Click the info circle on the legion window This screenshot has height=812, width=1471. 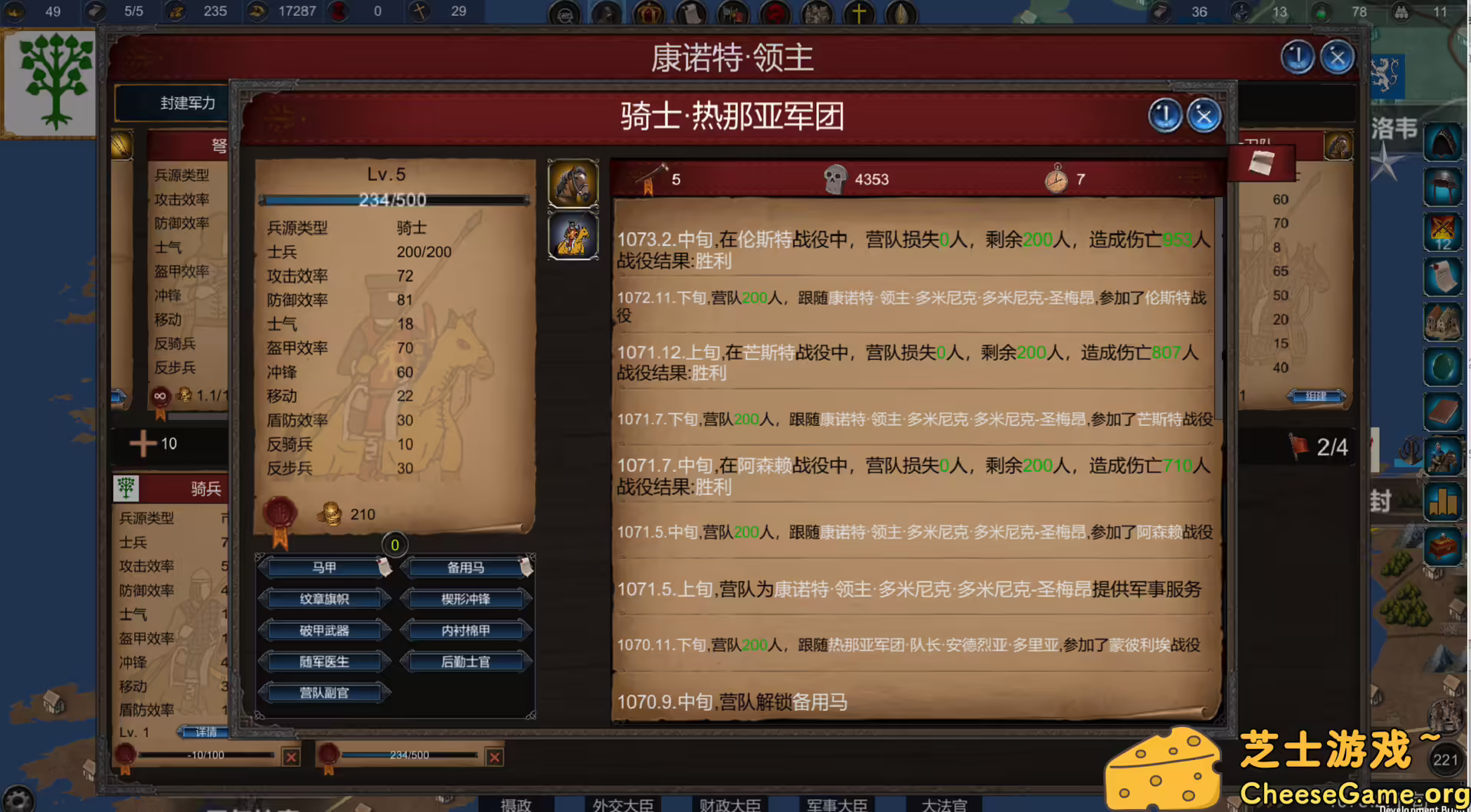pos(1164,115)
